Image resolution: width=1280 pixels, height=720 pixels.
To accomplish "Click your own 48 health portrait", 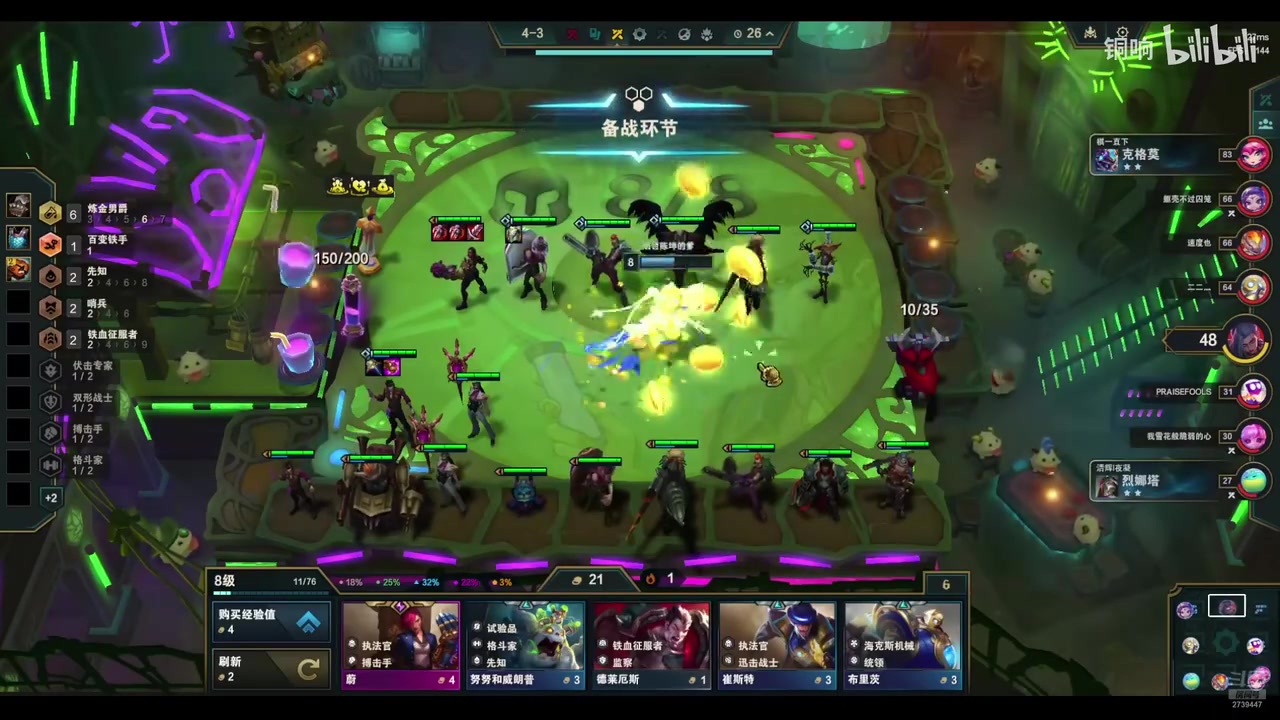I will point(1246,340).
